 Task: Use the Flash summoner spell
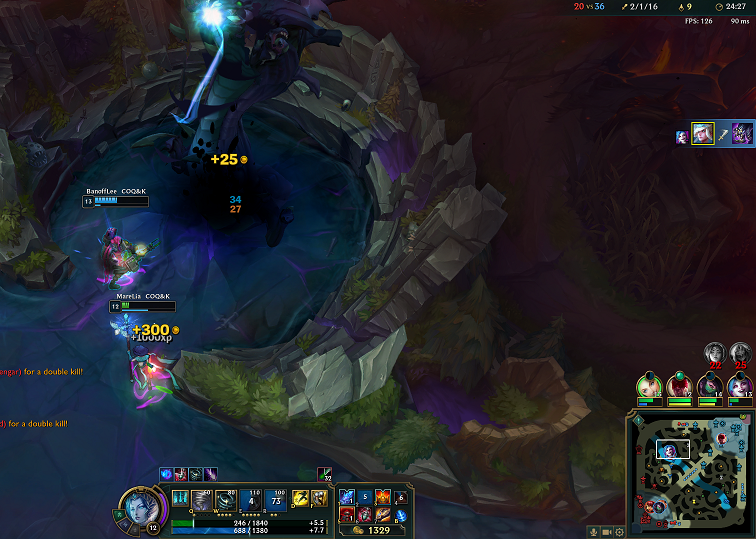300,498
